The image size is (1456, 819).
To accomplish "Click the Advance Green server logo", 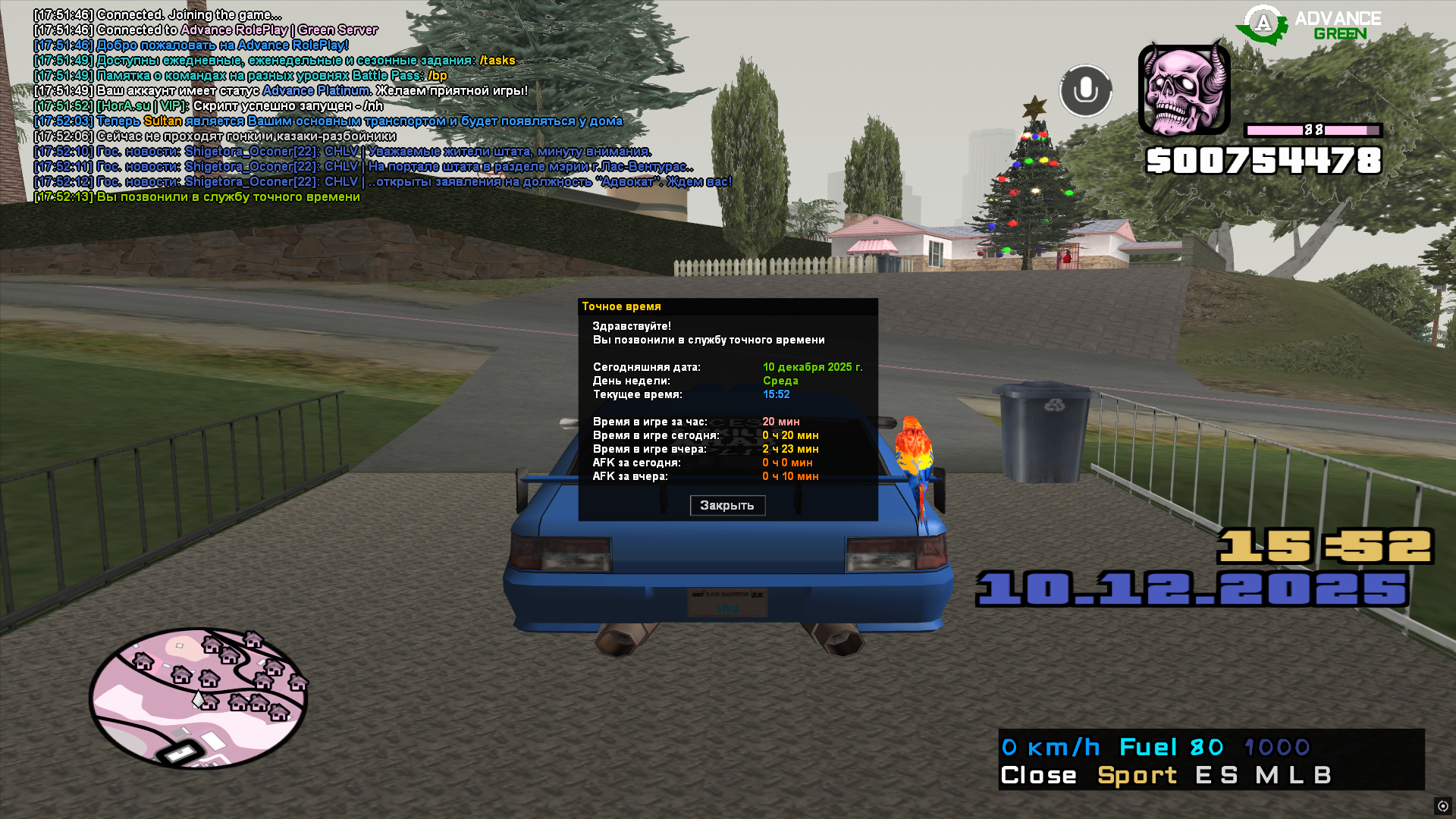I will (1309, 25).
